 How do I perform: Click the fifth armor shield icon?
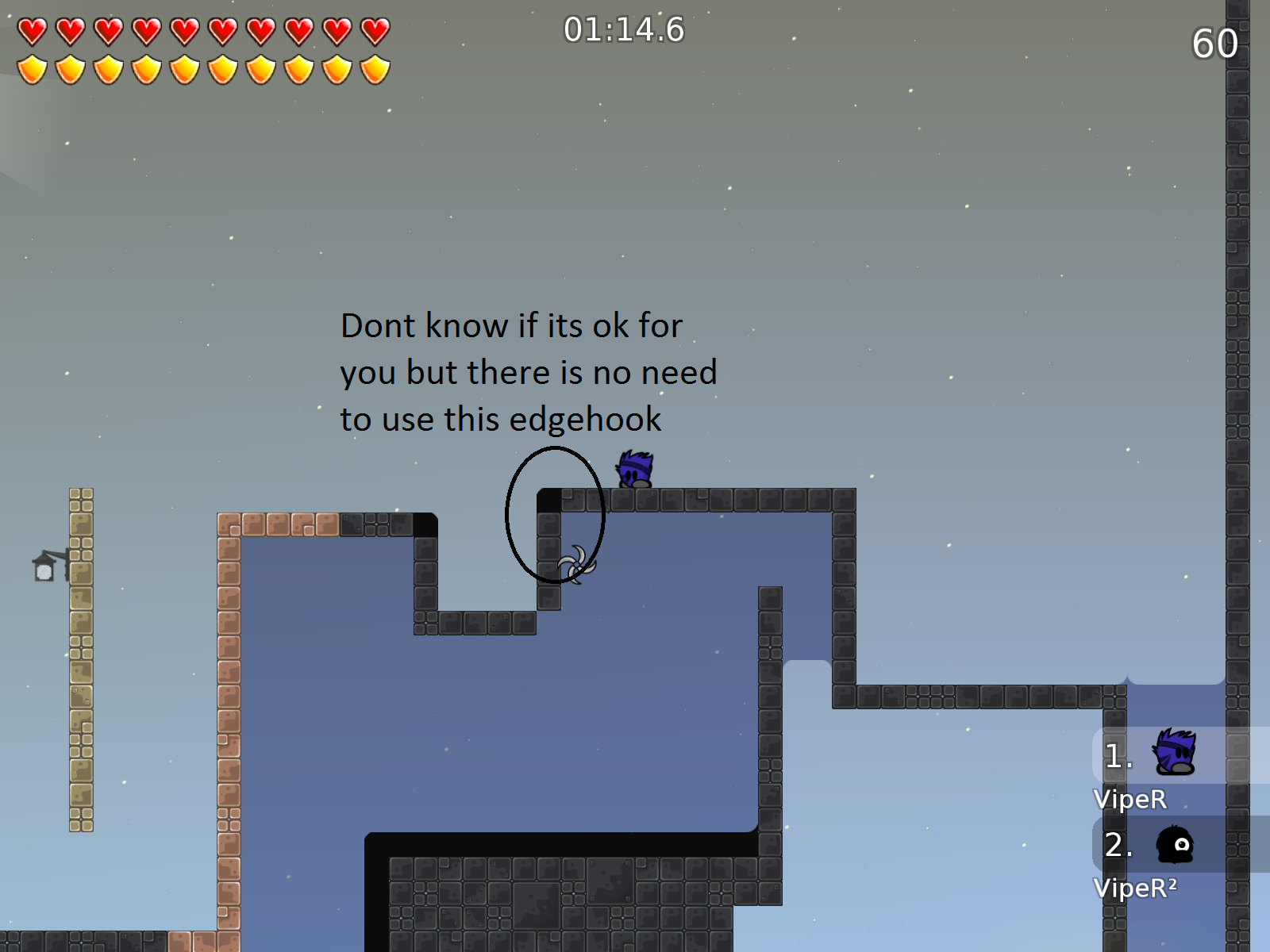pyautogui.click(x=186, y=70)
